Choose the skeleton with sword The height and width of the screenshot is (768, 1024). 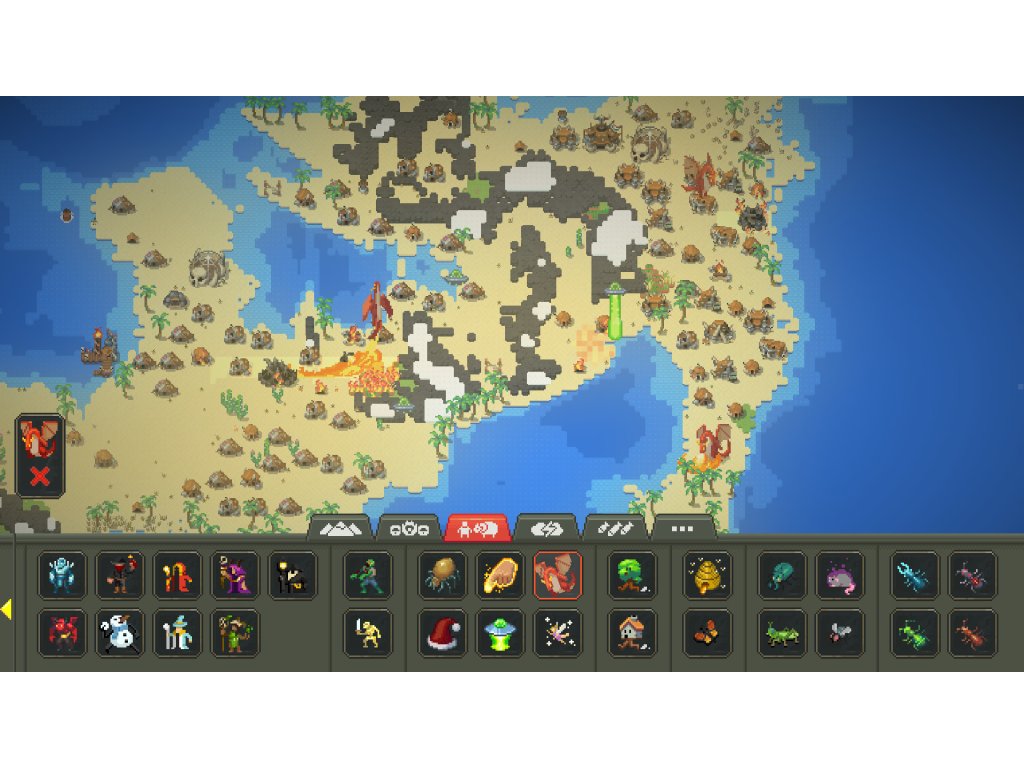pyautogui.click(x=367, y=633)
